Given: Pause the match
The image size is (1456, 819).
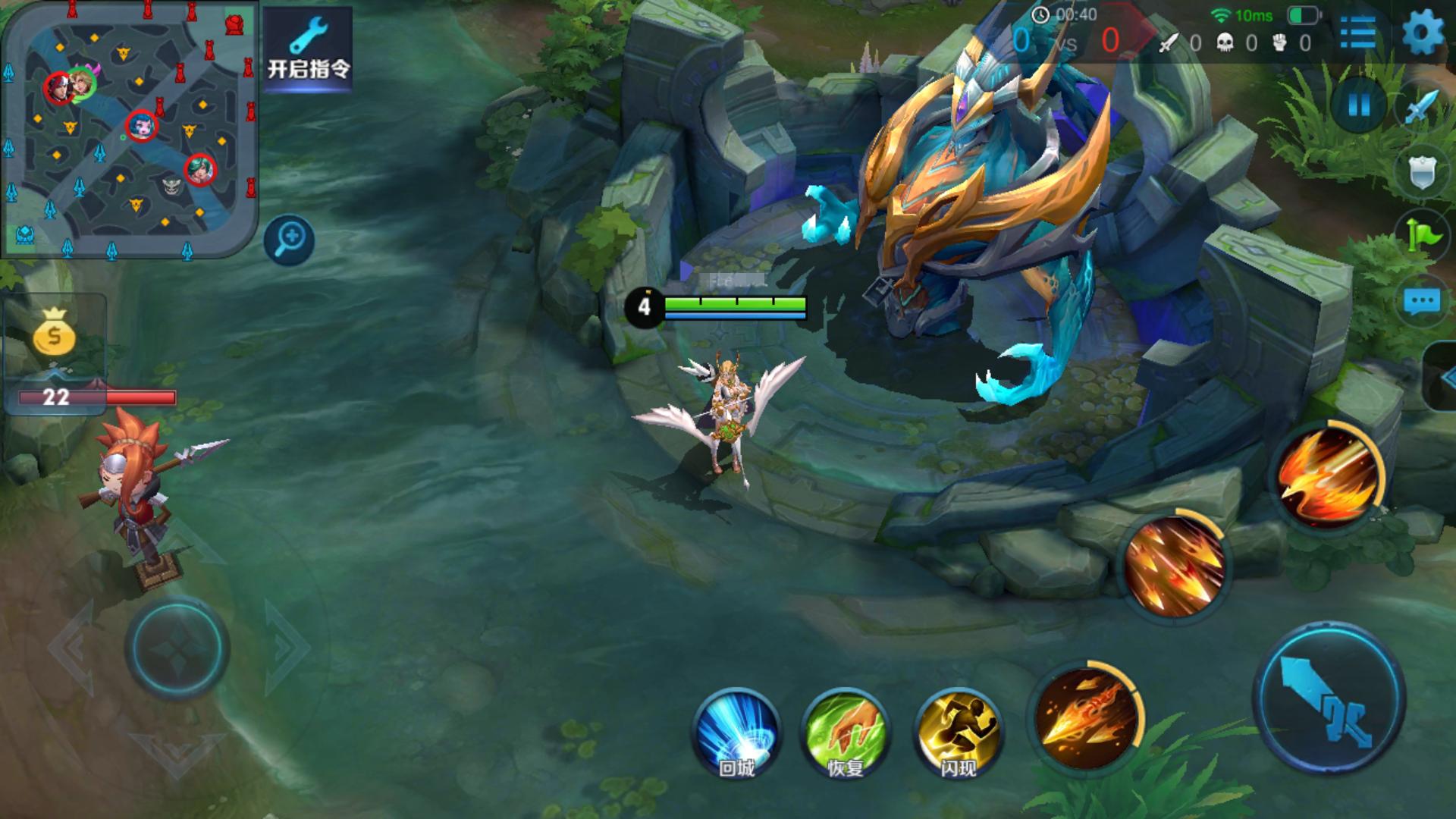Looking at the screenshot, I should pyautogui.click(x=1359, y=105).
